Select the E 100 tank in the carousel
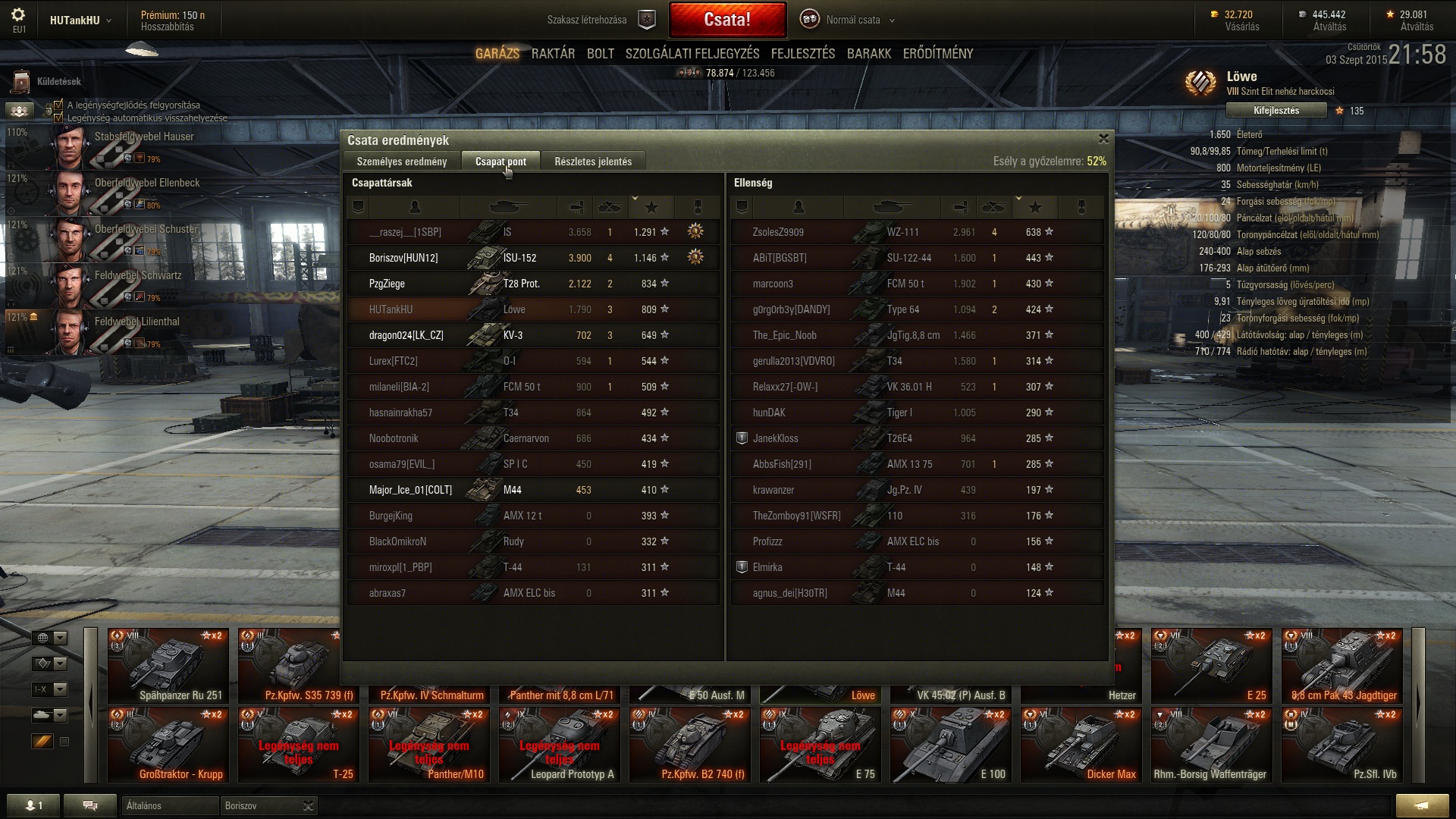Screen dimensions: 1456x819 point(950,744)
